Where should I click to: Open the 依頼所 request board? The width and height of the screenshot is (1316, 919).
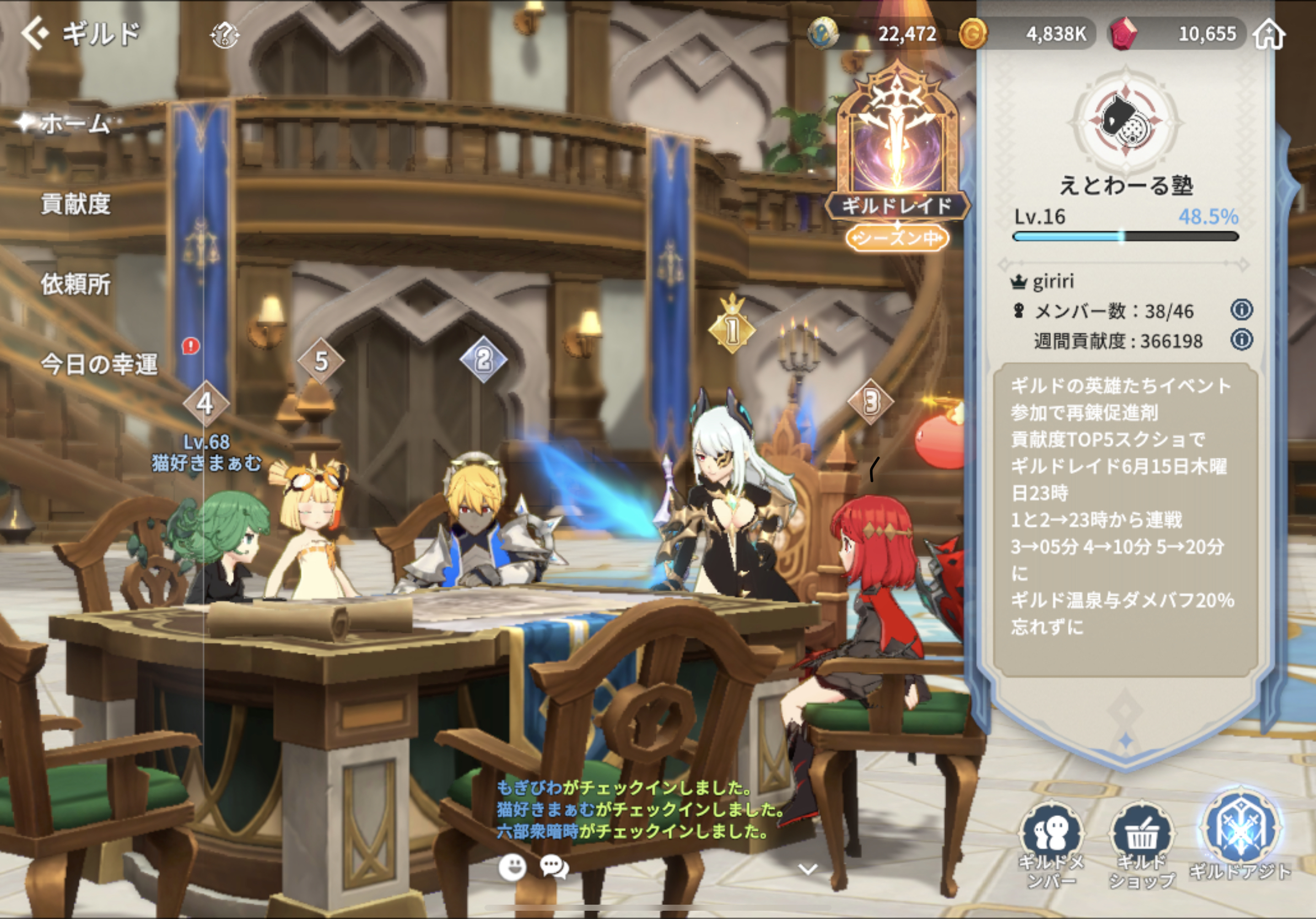pos(75,284)
